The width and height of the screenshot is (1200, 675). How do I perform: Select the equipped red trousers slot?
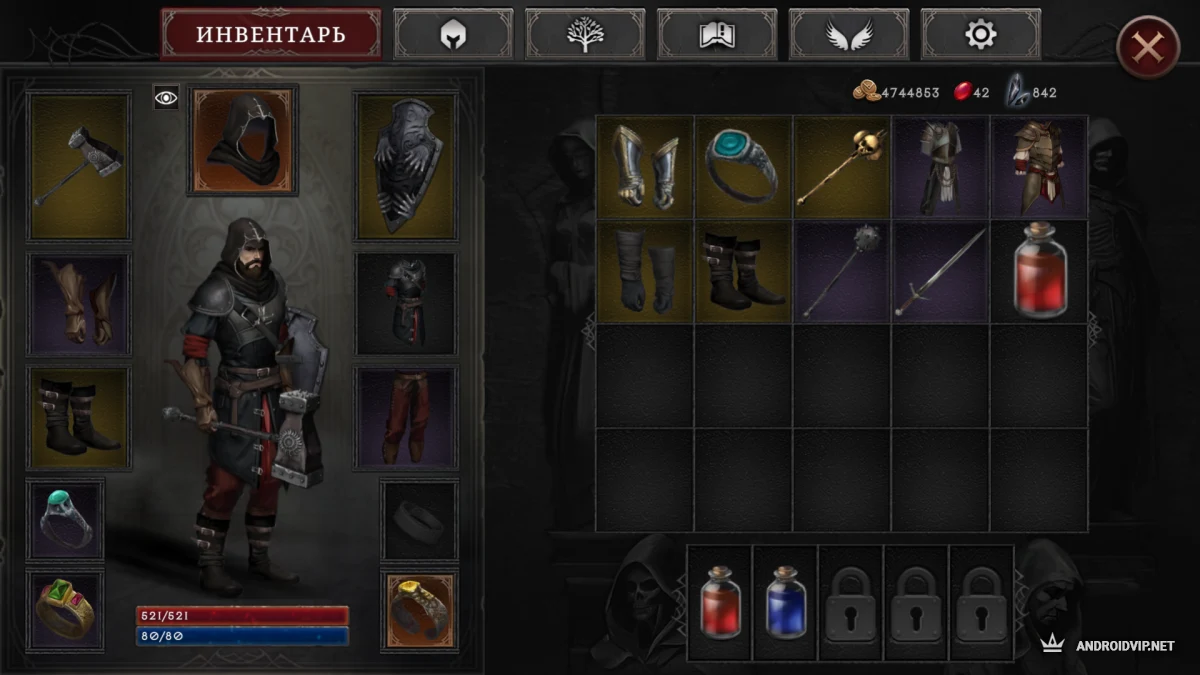tap(406, 417)
